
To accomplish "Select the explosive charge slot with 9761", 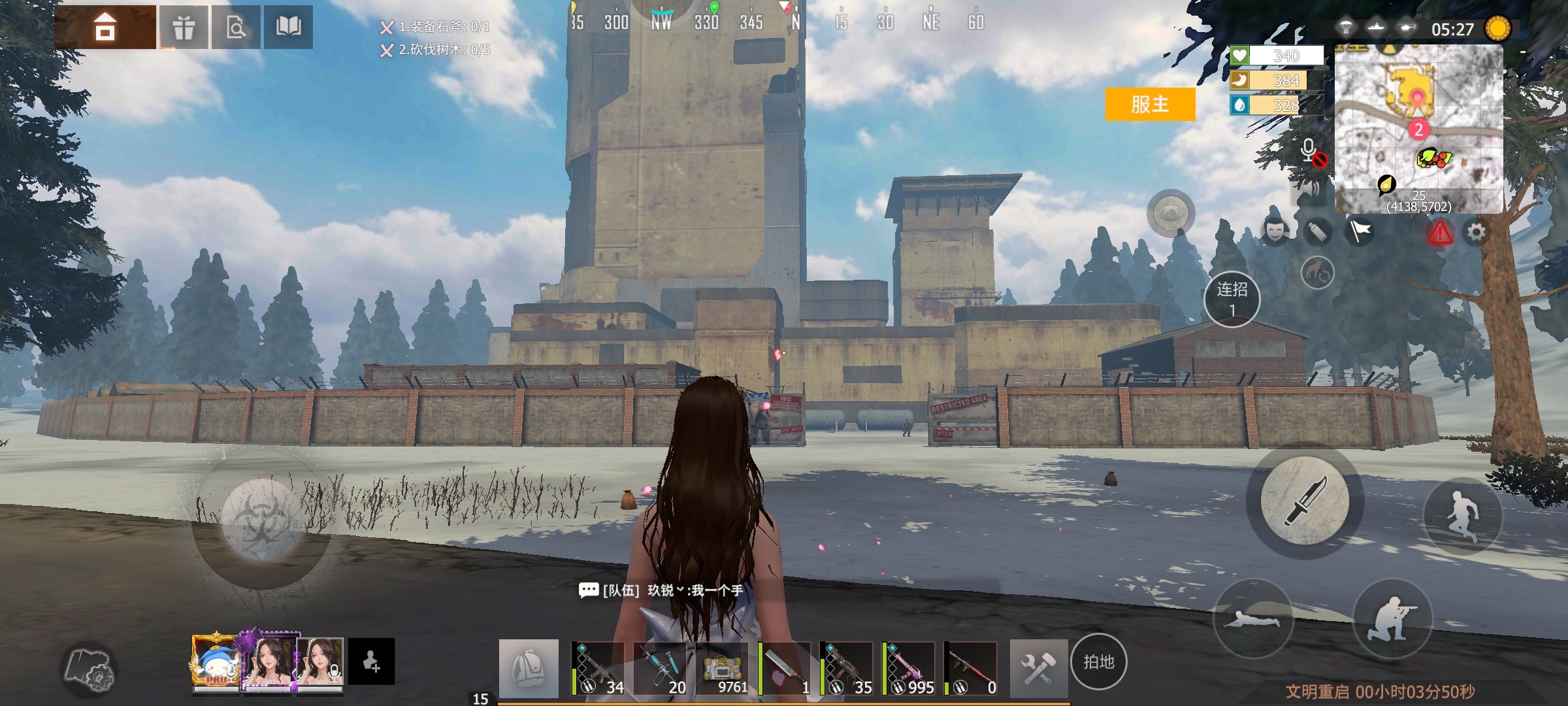I will point(723,668).
